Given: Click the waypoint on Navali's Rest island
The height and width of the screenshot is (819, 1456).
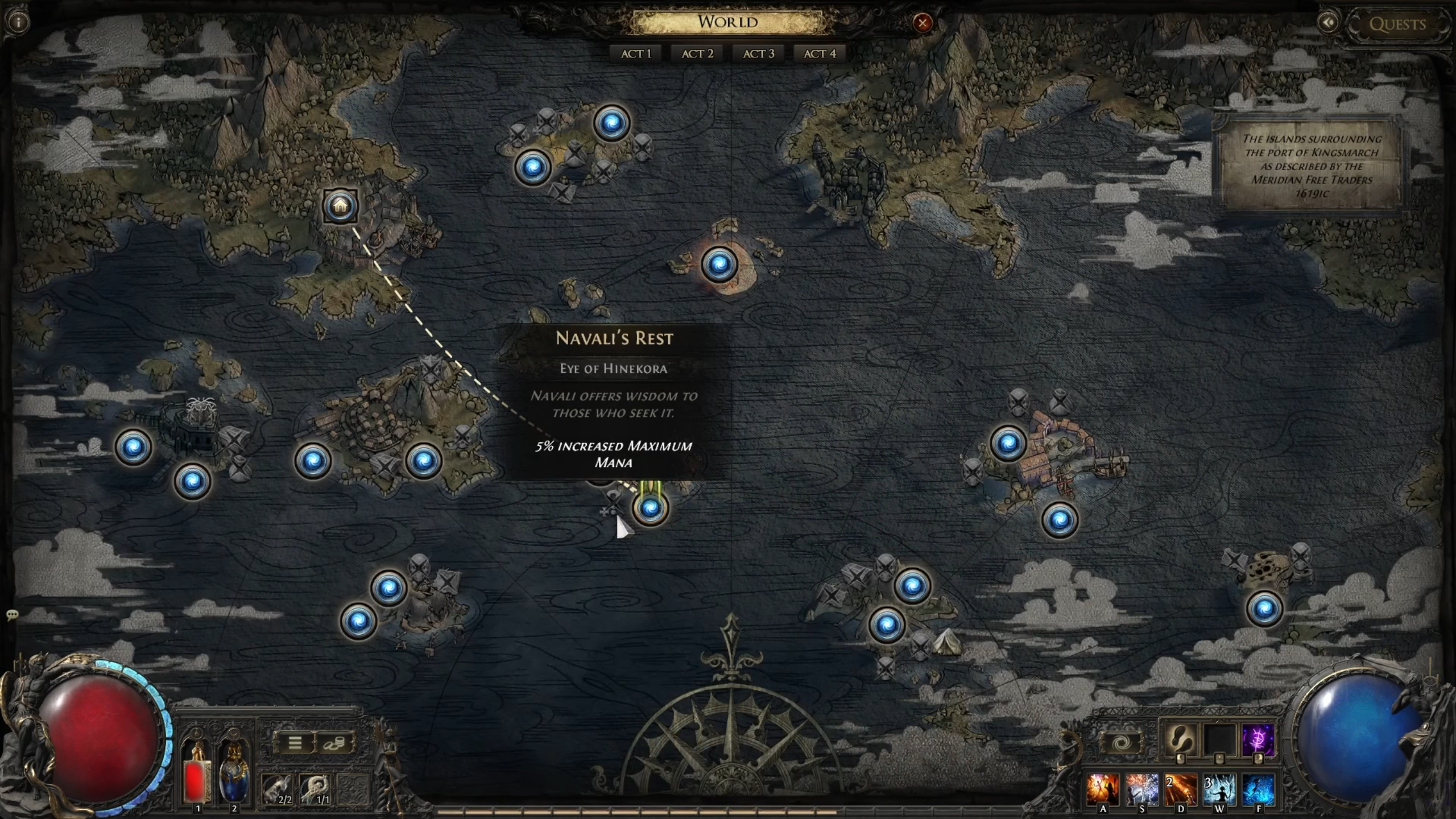Looking at the screenshot, I should tap(650, 510).
